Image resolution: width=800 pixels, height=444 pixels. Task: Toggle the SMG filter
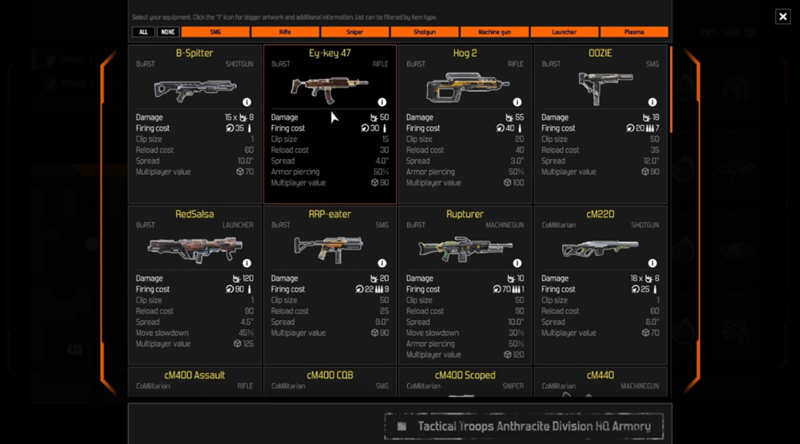point(216,32)
